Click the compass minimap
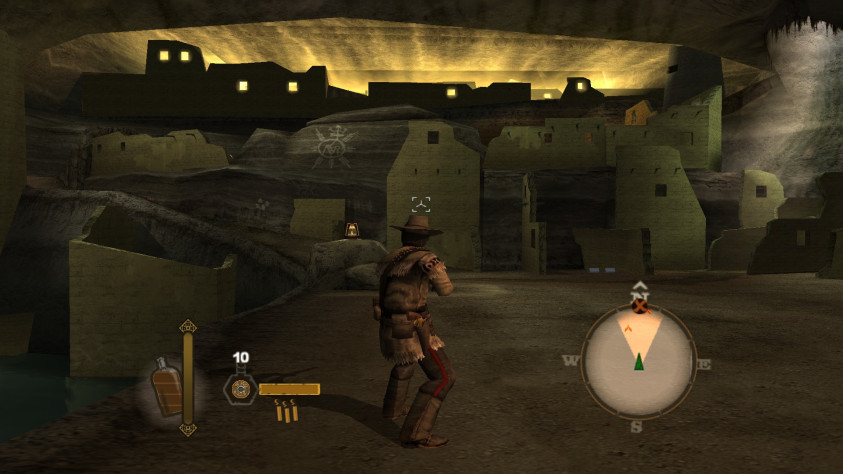843x474 pixels. (637, 361)
